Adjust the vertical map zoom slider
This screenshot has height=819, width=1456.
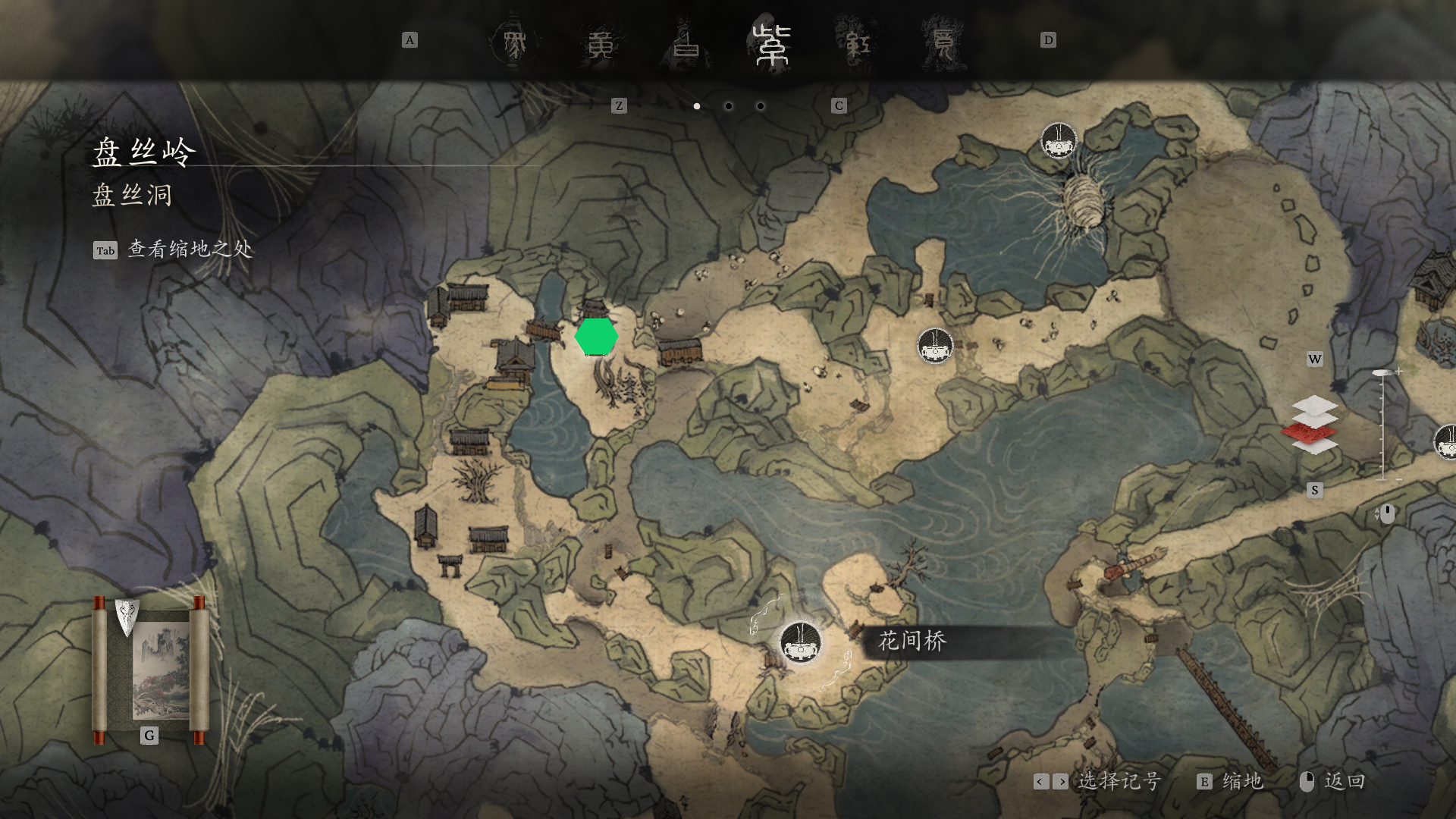point(1382,425)
